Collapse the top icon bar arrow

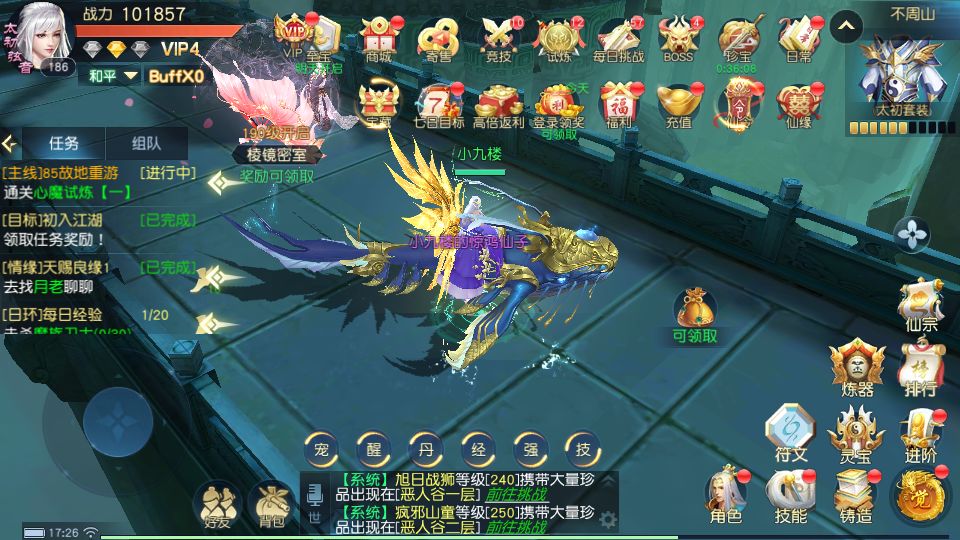click(x=847, y=24)
